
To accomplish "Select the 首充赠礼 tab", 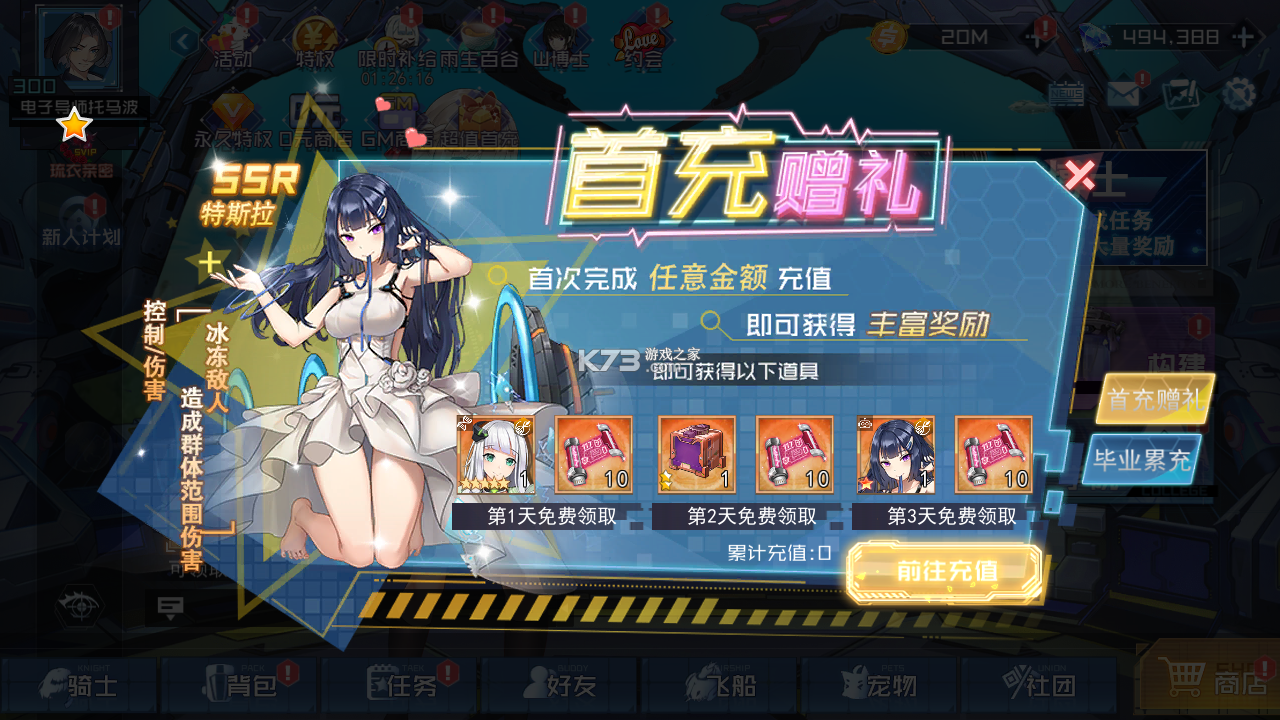I will 1156,400.
